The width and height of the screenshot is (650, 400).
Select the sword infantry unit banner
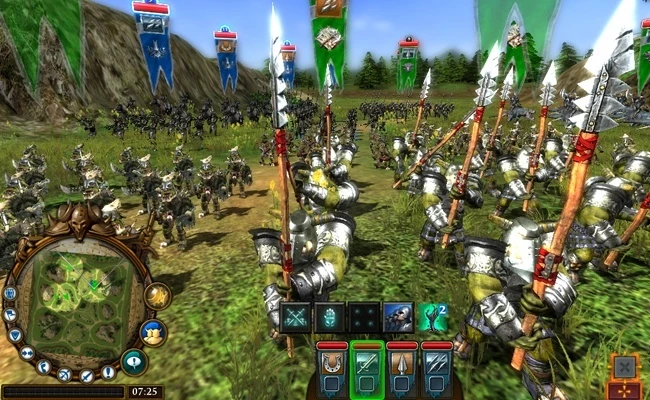pos(367,367)
